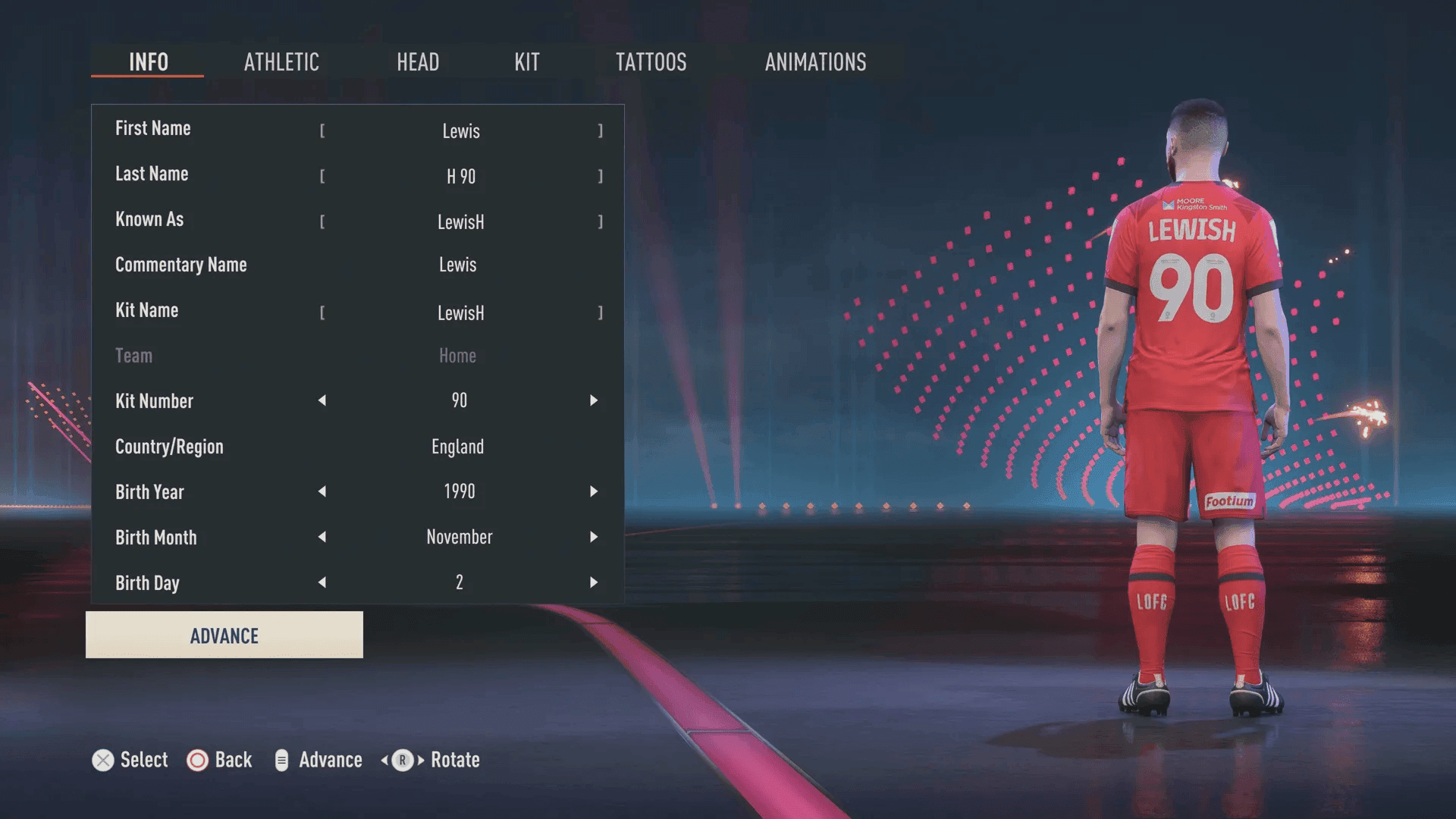This screenshot has width=1456, height=819.
Task: Click the Kit Name field showing LewisH
Action: pos(460,312)
